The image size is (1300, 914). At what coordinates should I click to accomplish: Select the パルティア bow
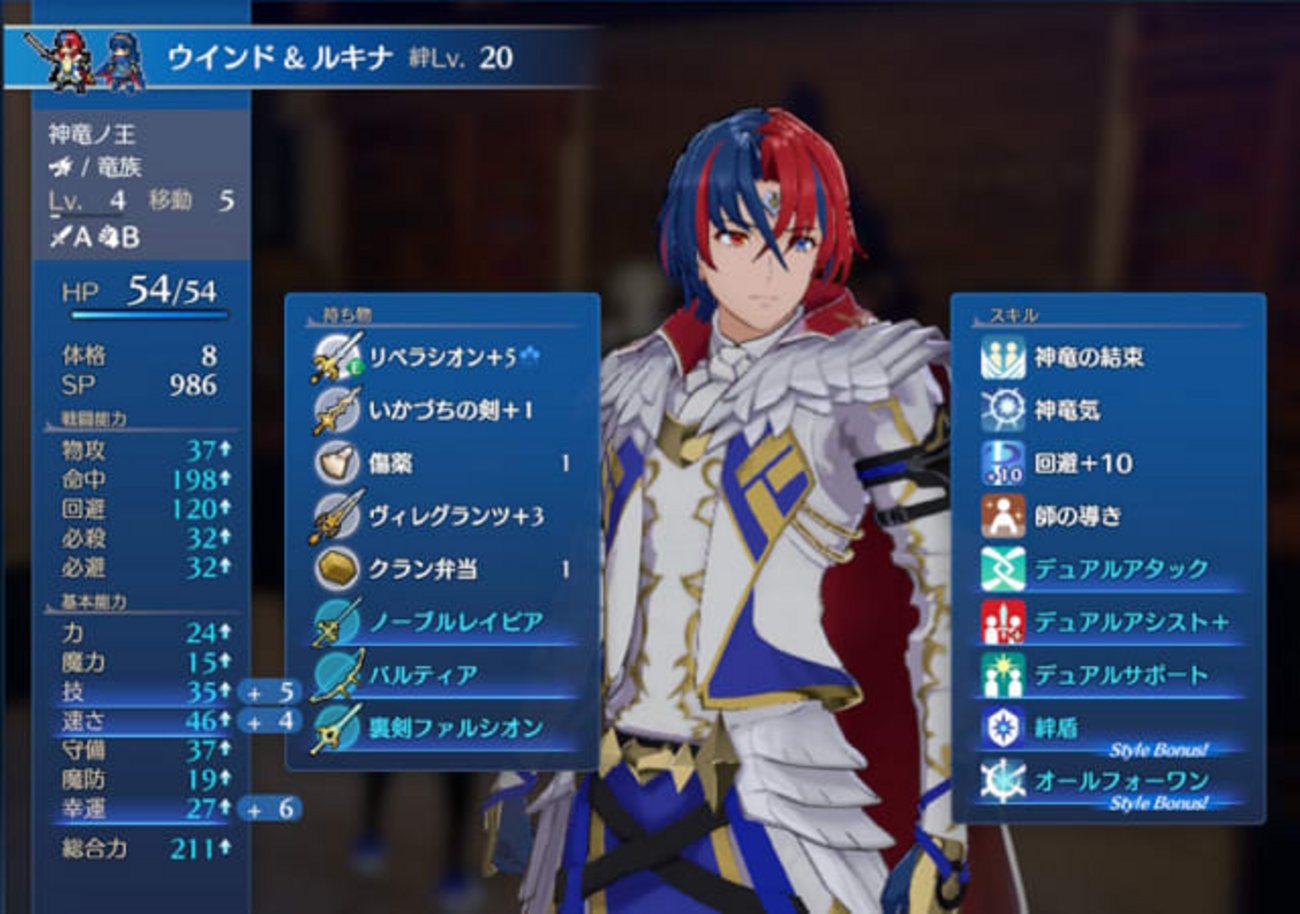point(440,675)
